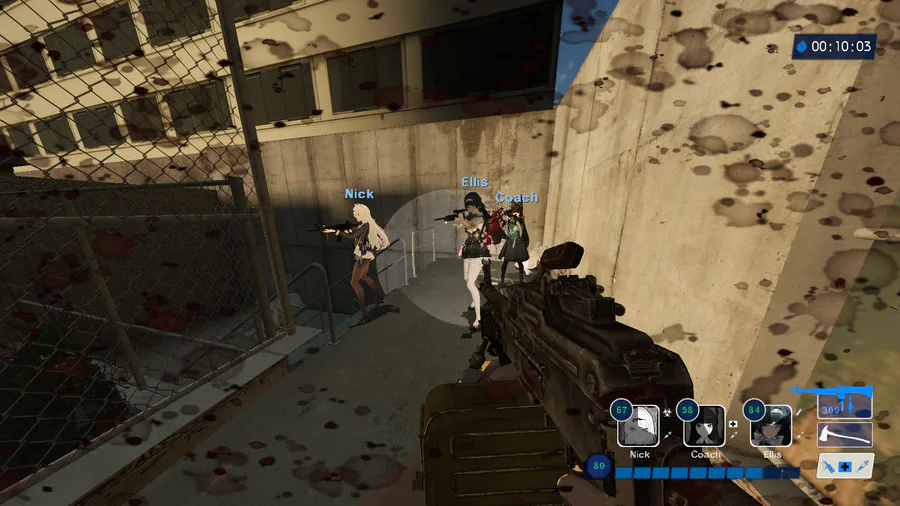900x506 pixels.
Task: Select Nick's teammate portrait
Action: pyautogui.click(x=638, y=426)
